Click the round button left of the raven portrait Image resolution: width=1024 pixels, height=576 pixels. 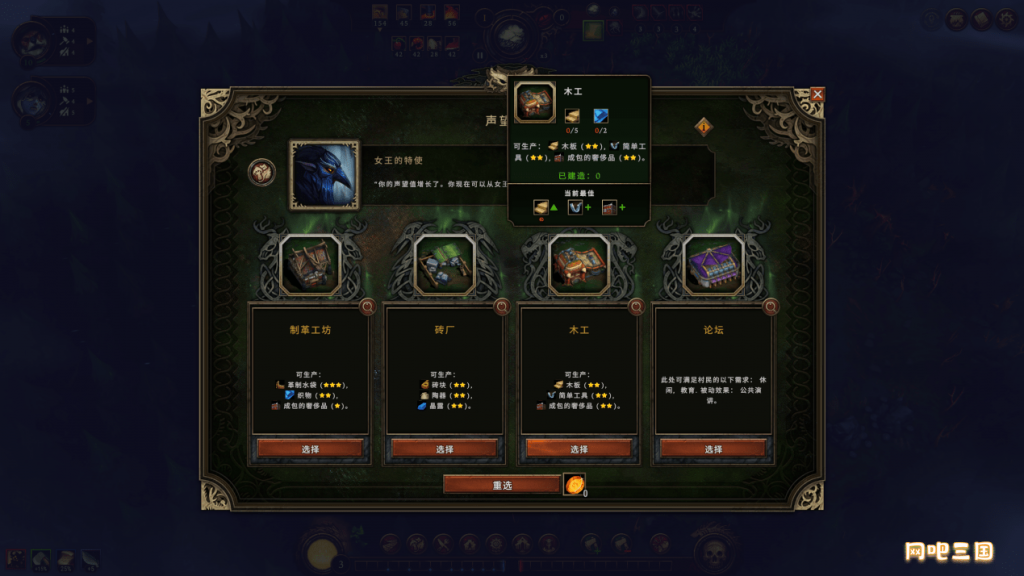[262, 173]
